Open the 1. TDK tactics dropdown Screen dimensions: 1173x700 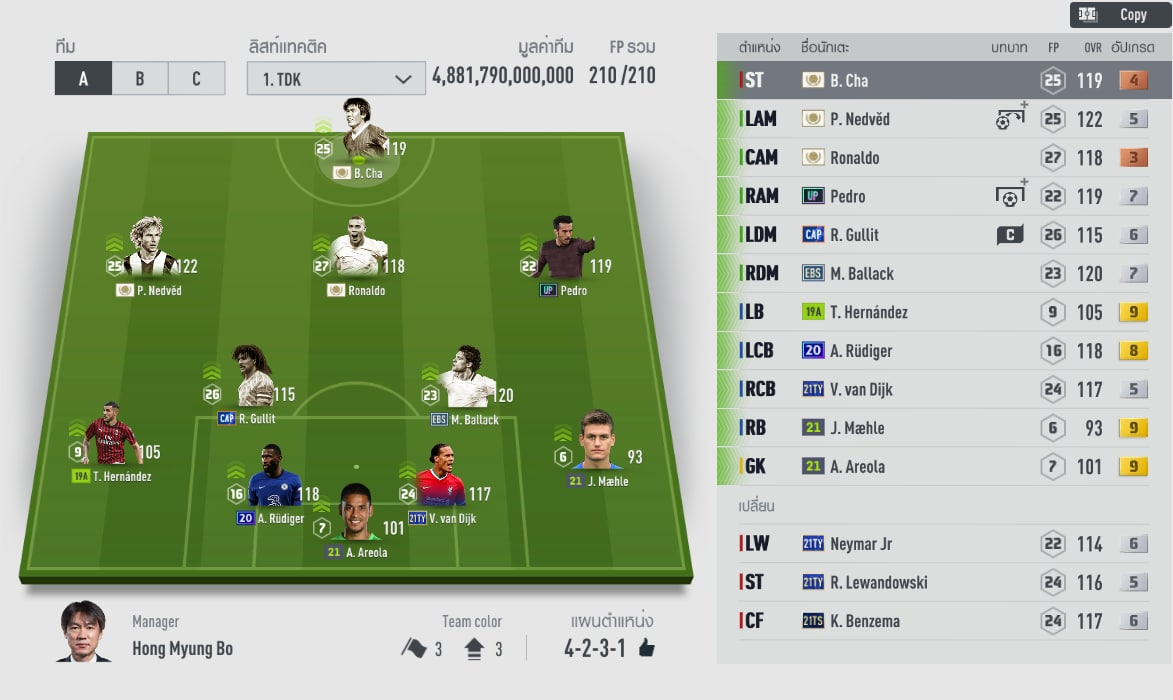pos(336,79)
